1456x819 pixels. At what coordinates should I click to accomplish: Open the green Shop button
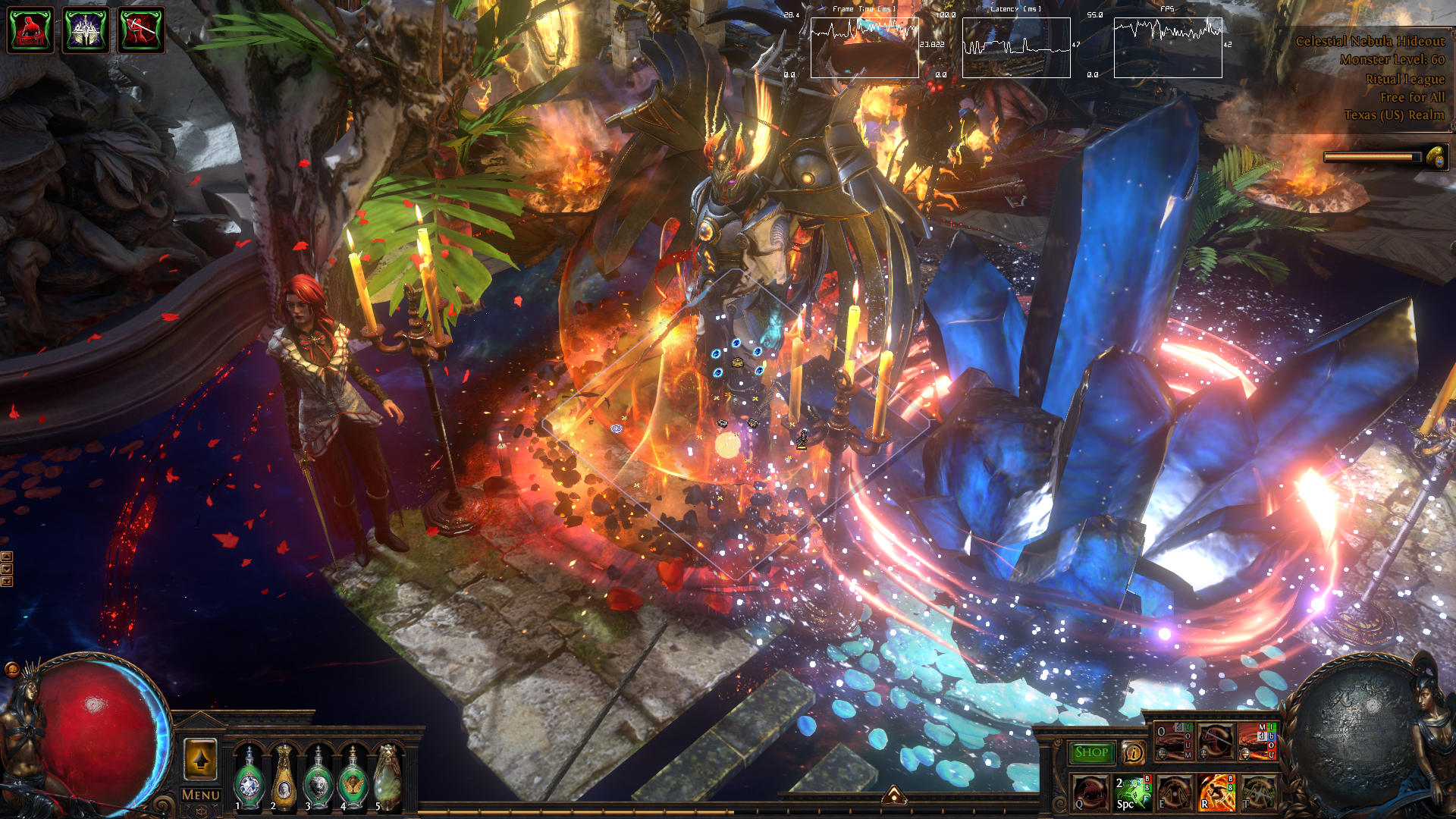[1091, 752]
